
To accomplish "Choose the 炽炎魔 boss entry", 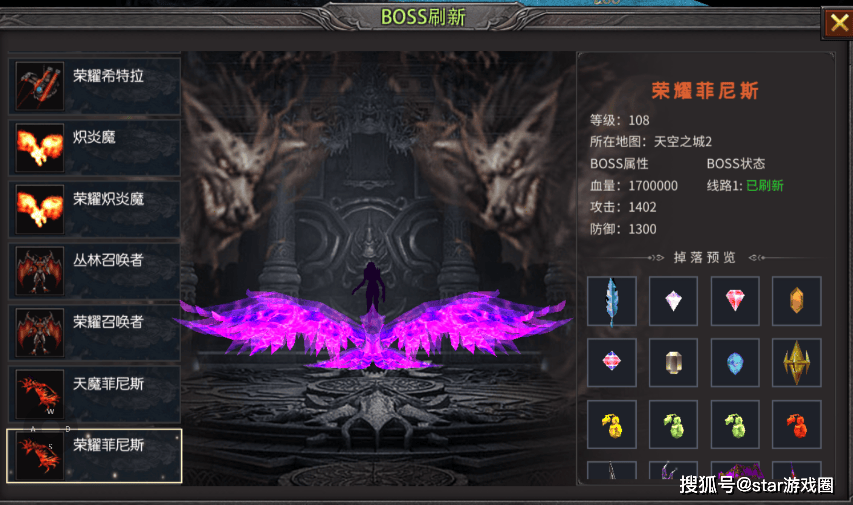I will (x=95, y=148).
